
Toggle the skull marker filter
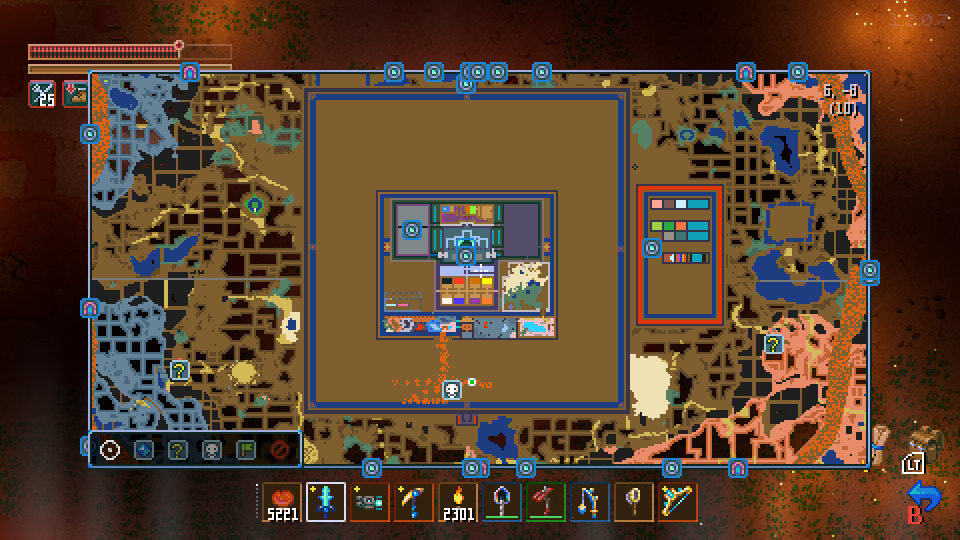pos(212,450)
